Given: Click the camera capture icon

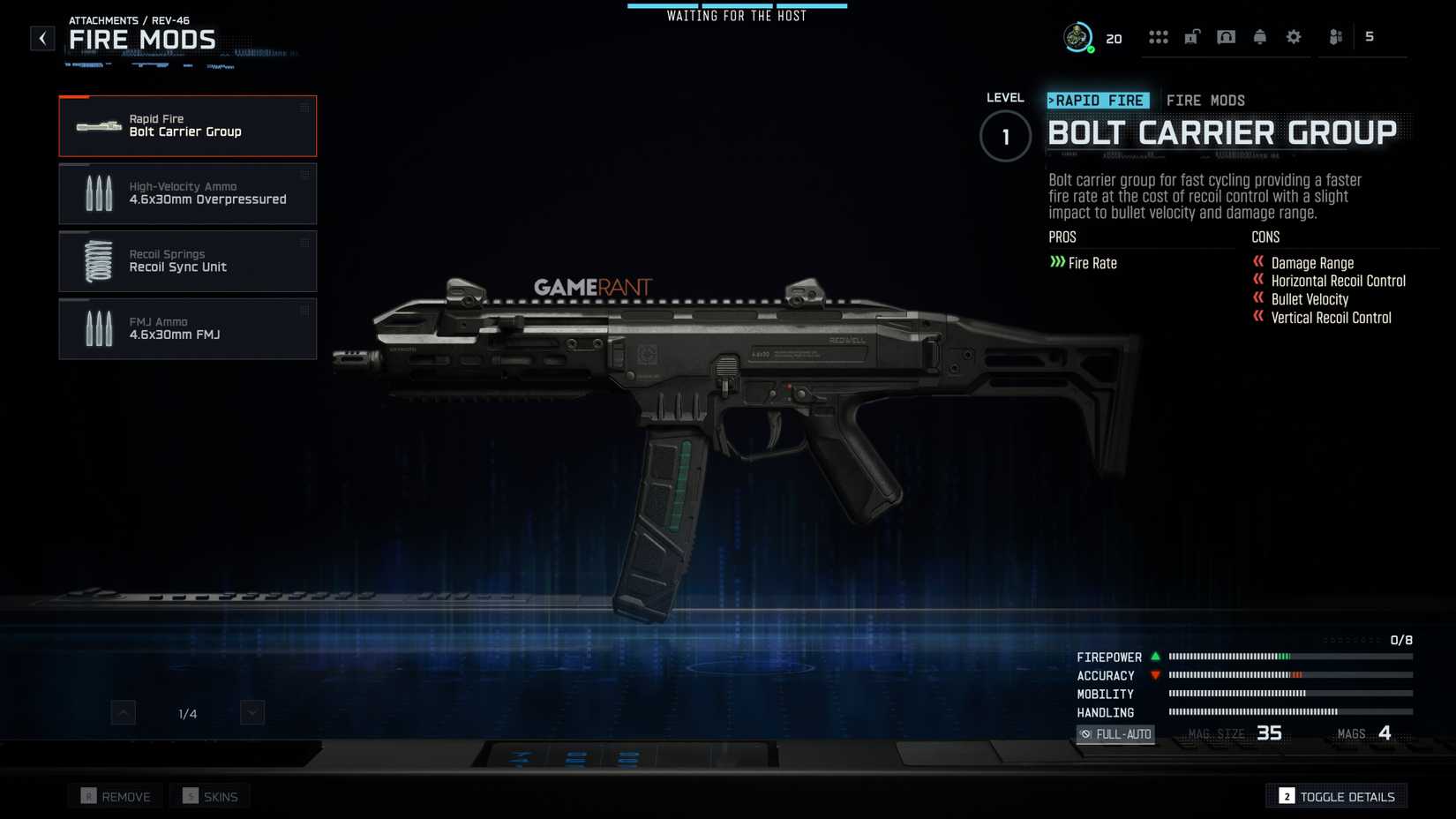Looking at the screenshot, I should click(x=1226, y=36).
